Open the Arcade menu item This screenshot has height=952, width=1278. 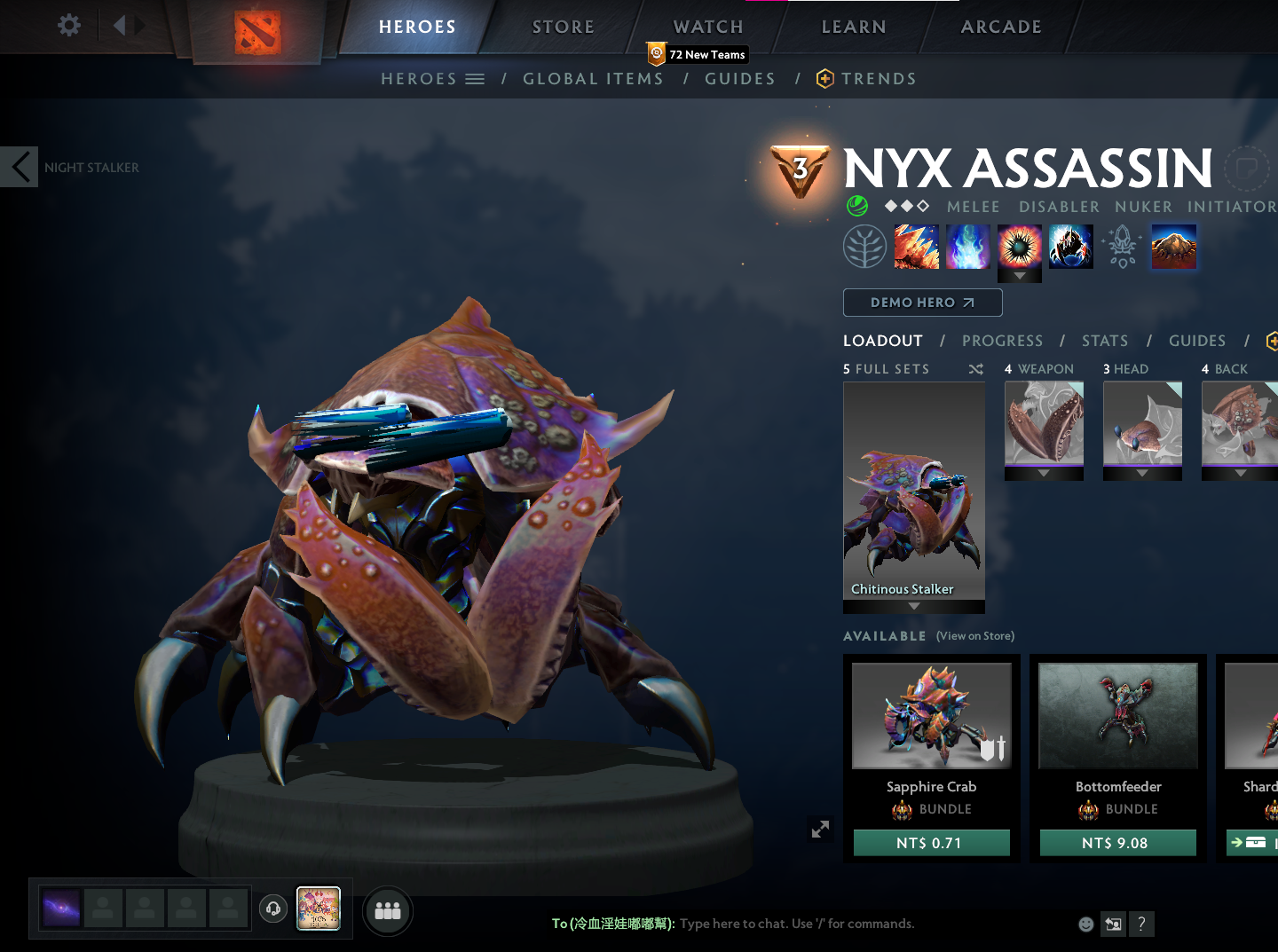(1001, 26)
